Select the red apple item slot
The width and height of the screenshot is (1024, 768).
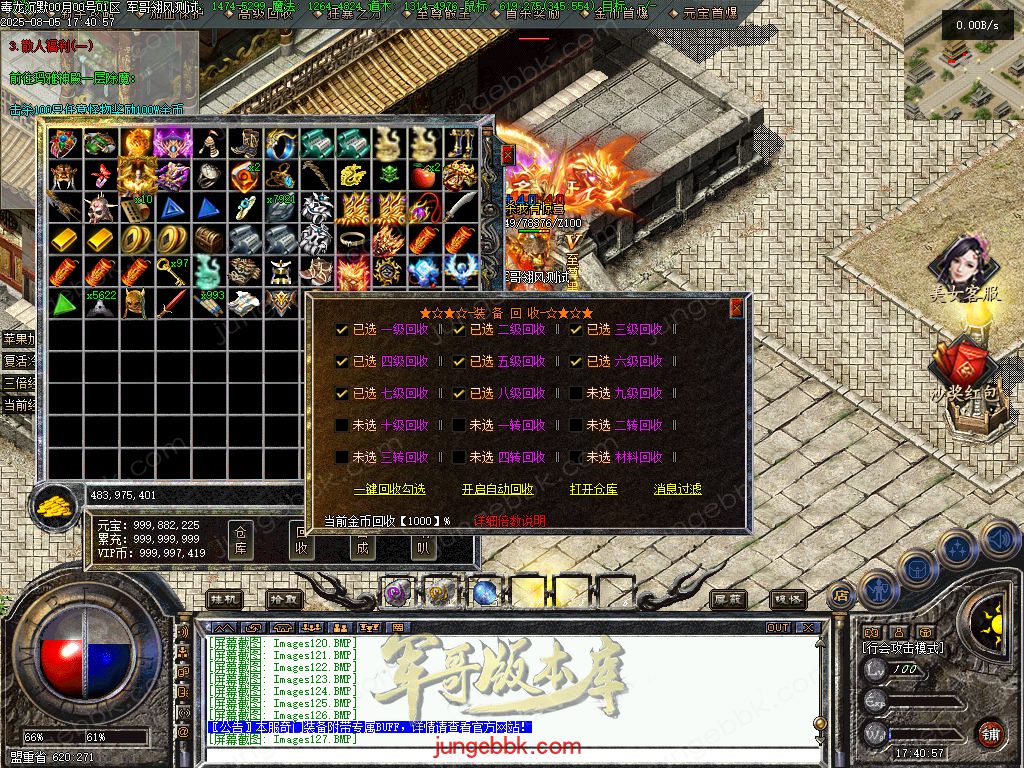425,176
